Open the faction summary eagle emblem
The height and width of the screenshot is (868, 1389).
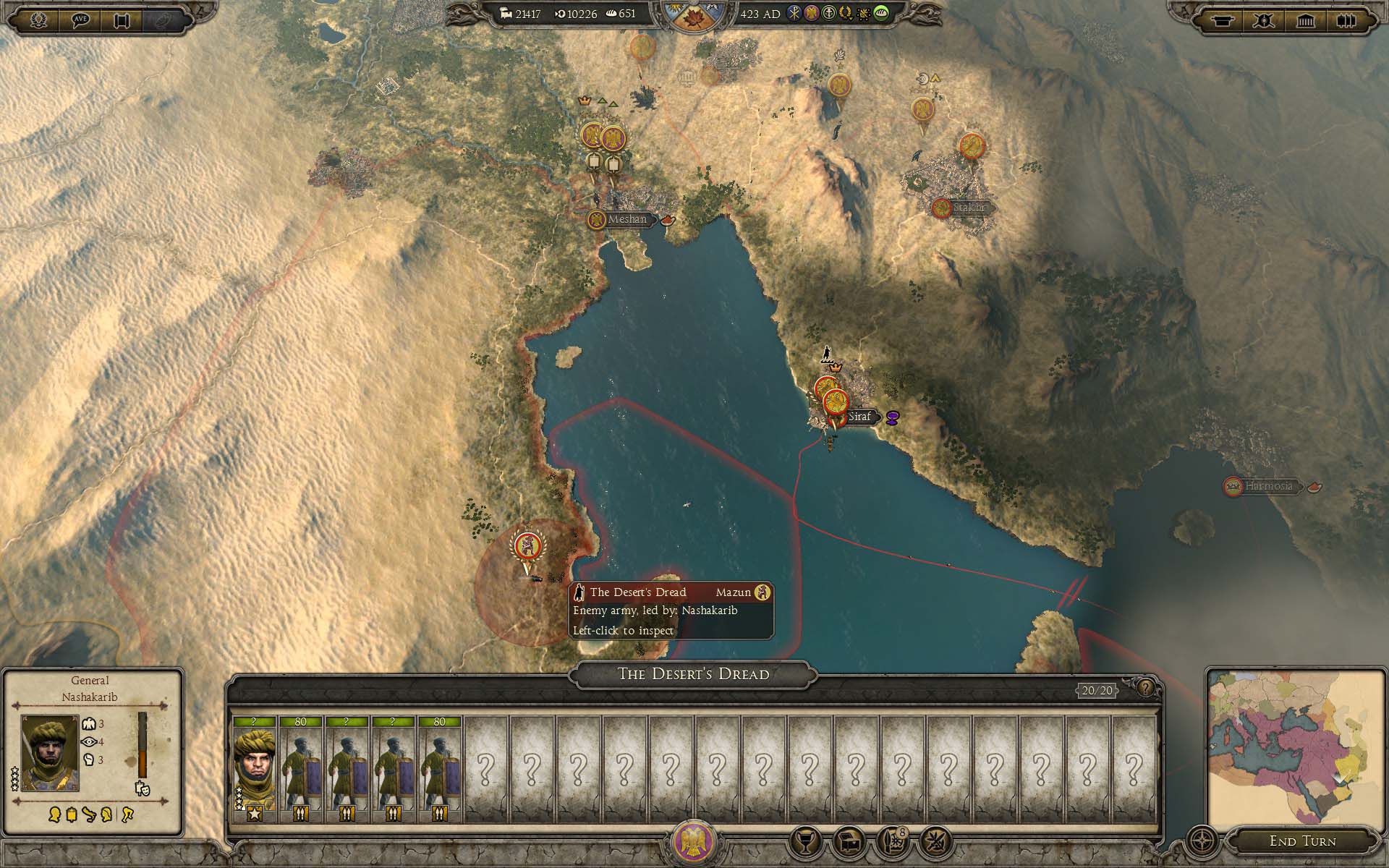click(x=694, y=842)
